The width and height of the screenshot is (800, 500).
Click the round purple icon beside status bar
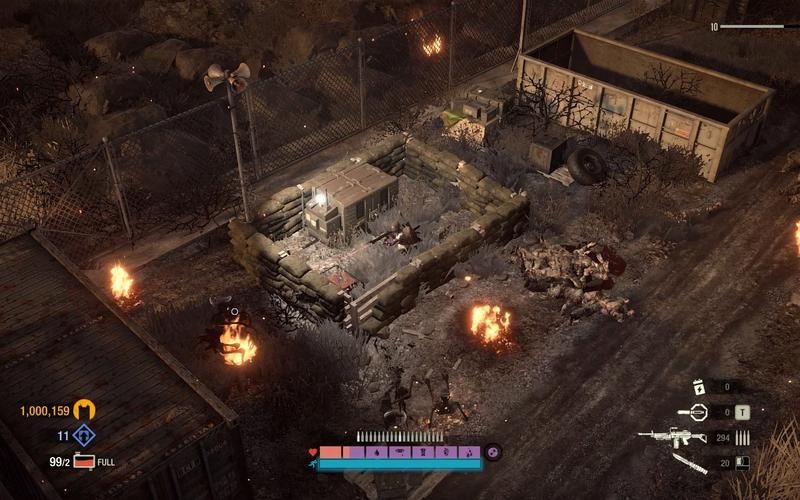492,453
